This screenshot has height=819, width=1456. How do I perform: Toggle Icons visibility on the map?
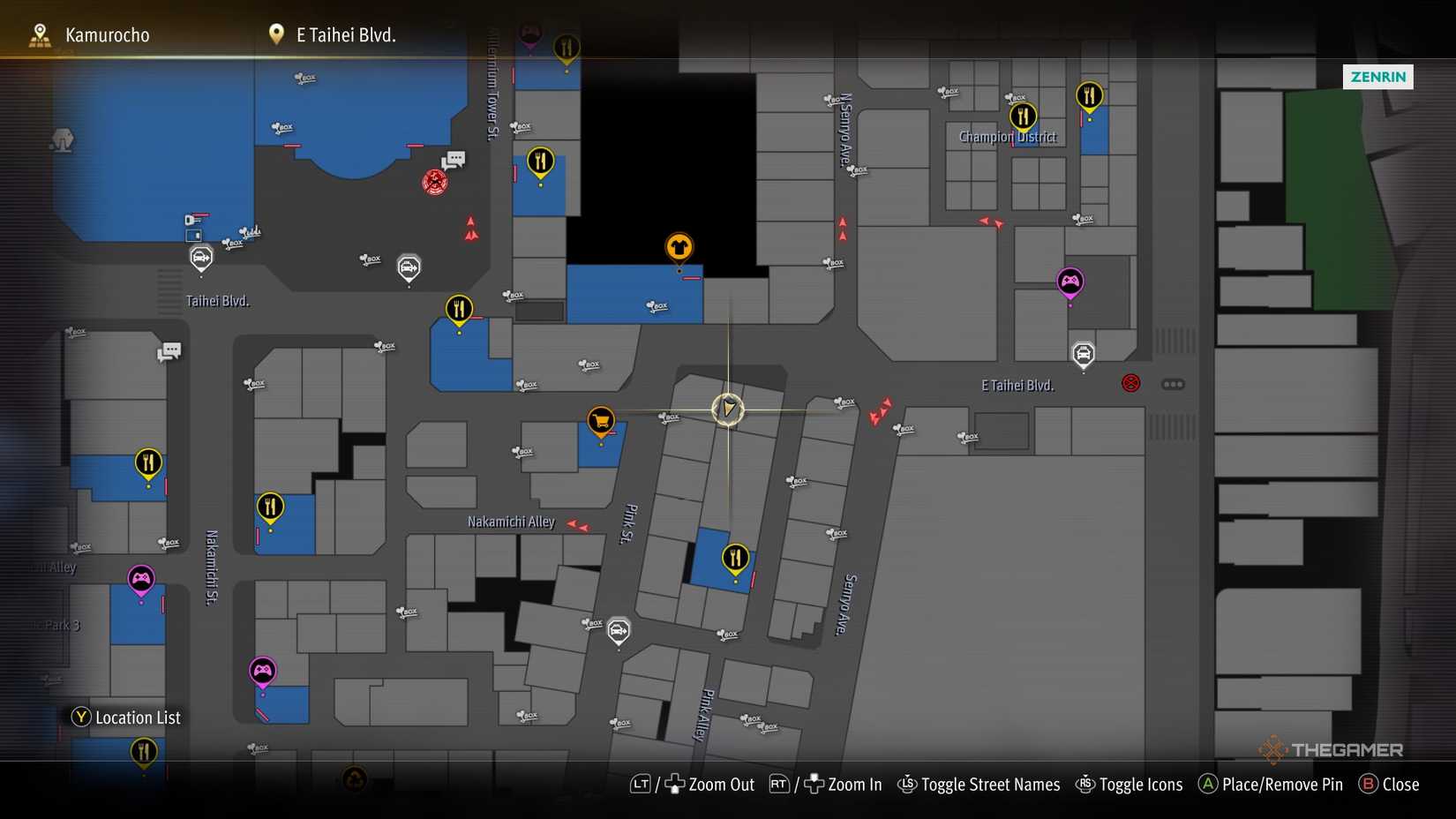(x=1141, y=784)
